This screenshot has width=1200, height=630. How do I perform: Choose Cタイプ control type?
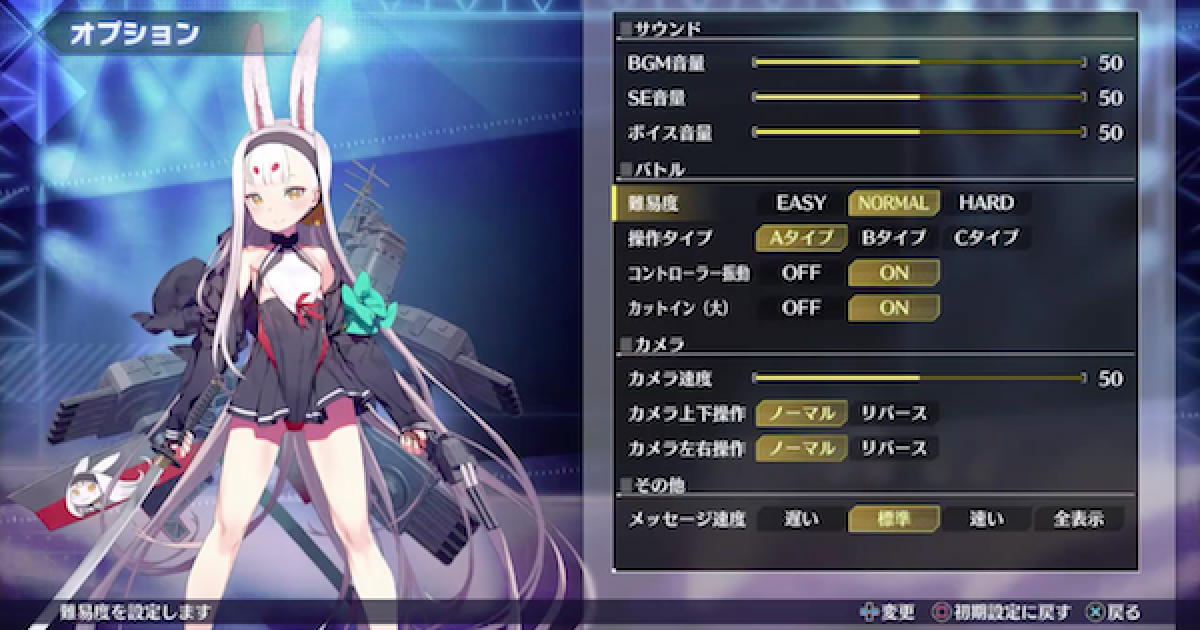pyautogui.click(x=986, y=238)
